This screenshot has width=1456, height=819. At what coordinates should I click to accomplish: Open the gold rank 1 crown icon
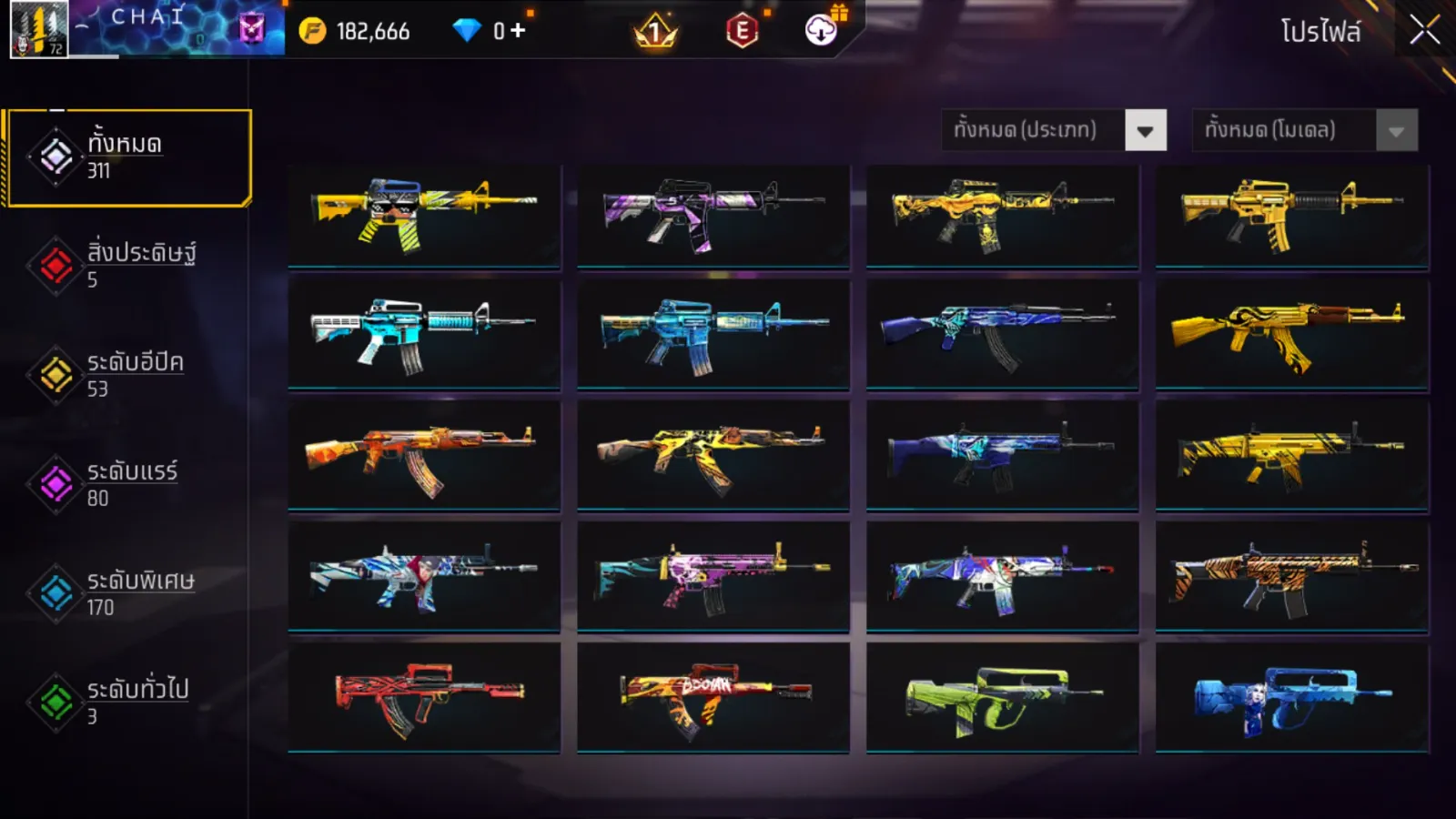655,33
